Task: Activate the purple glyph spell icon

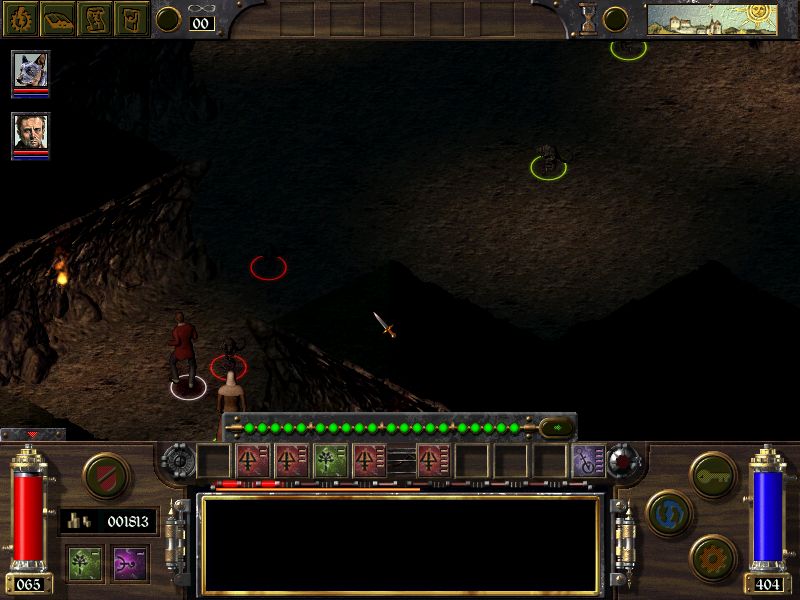Action: [129, 561]
